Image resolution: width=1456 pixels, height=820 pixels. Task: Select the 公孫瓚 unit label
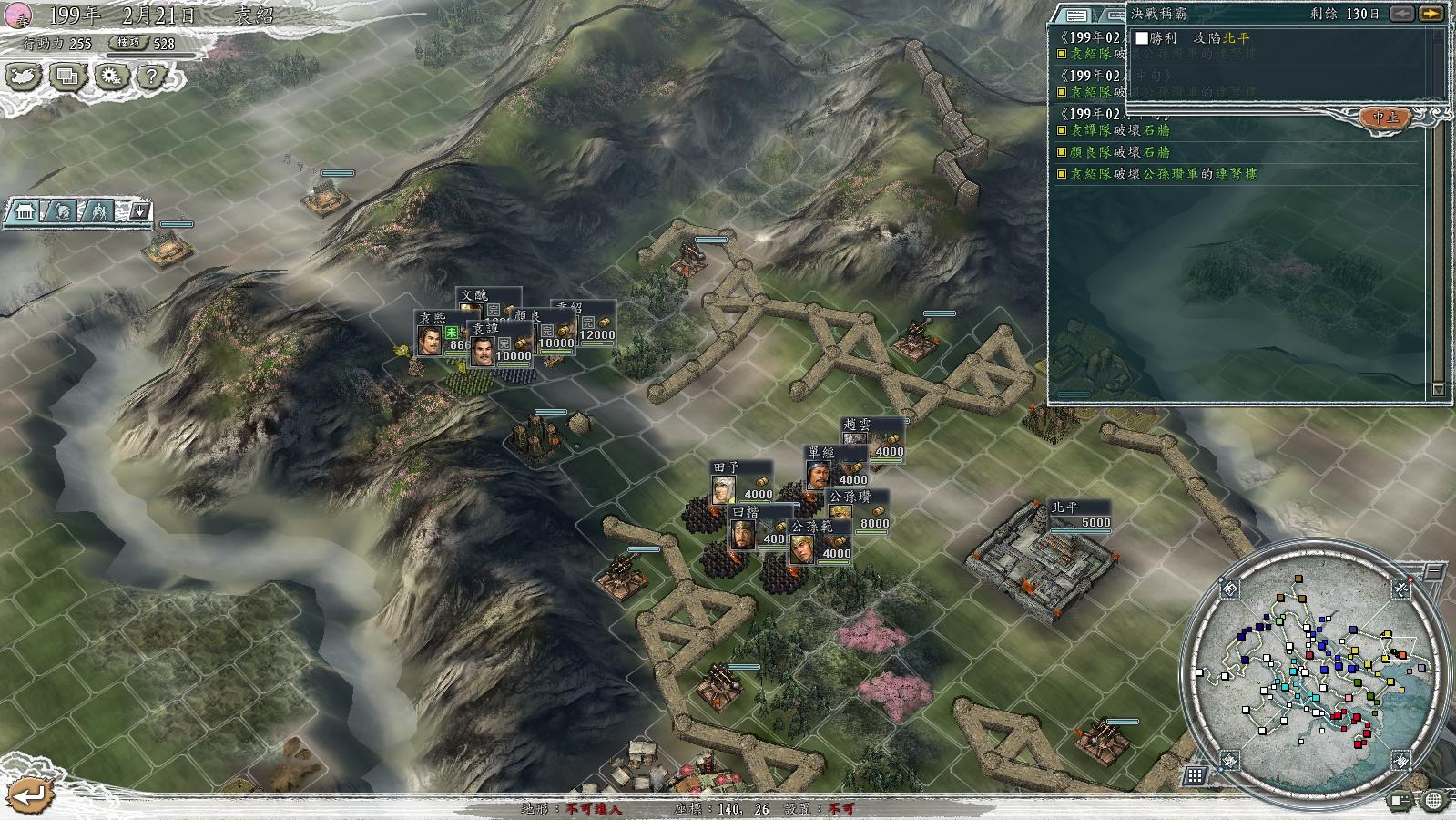pos(850,497)
